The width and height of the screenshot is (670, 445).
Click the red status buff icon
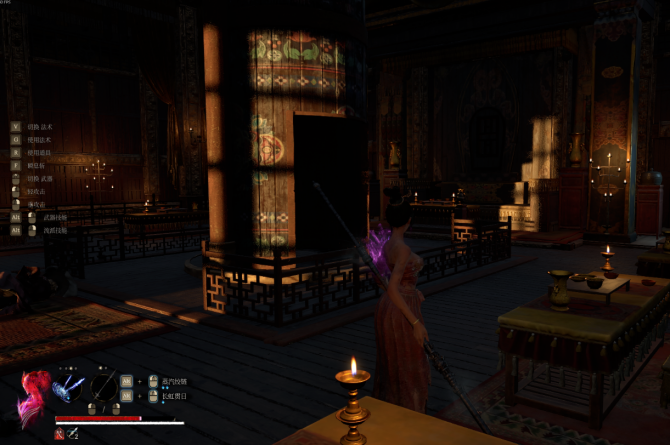(x=58, y=433)
